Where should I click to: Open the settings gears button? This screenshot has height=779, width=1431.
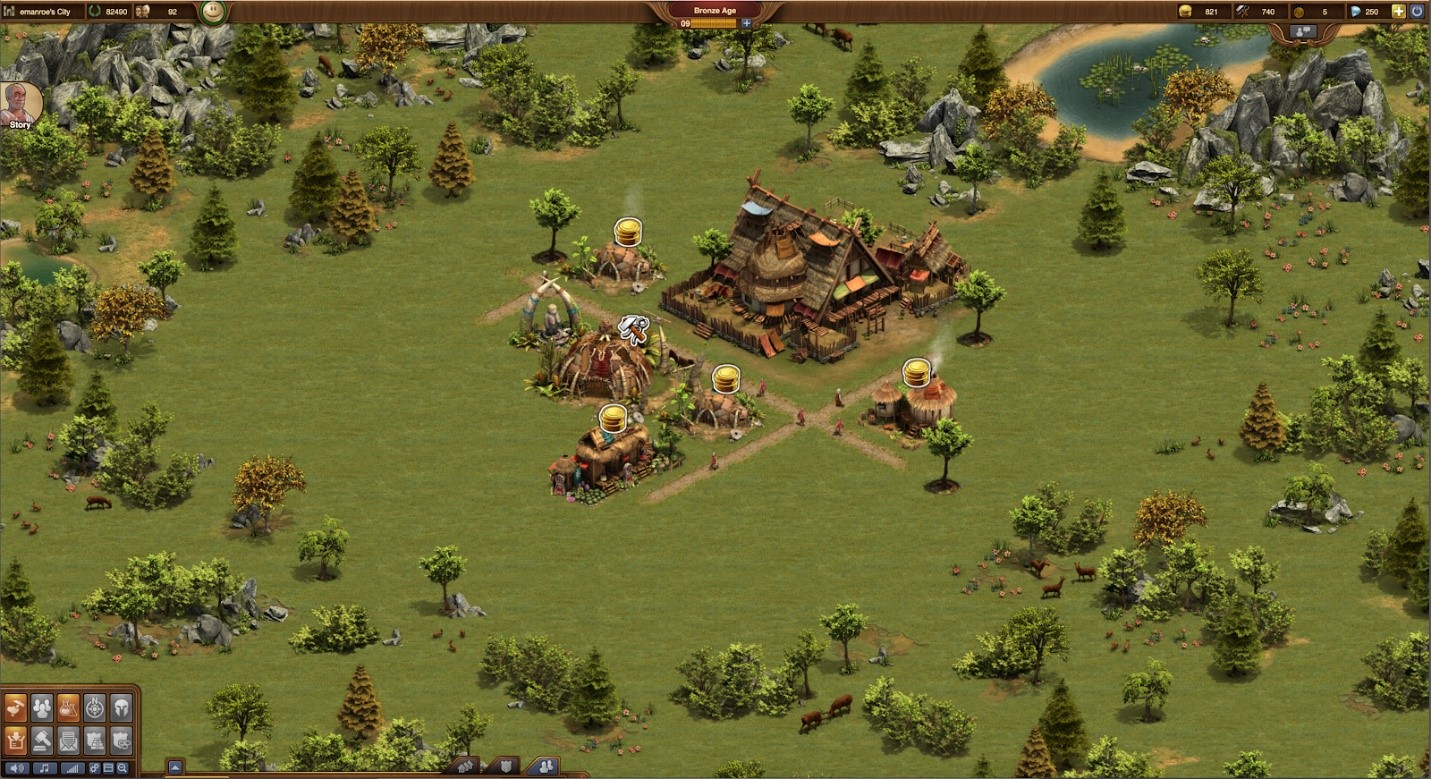[x=94, y=769]
